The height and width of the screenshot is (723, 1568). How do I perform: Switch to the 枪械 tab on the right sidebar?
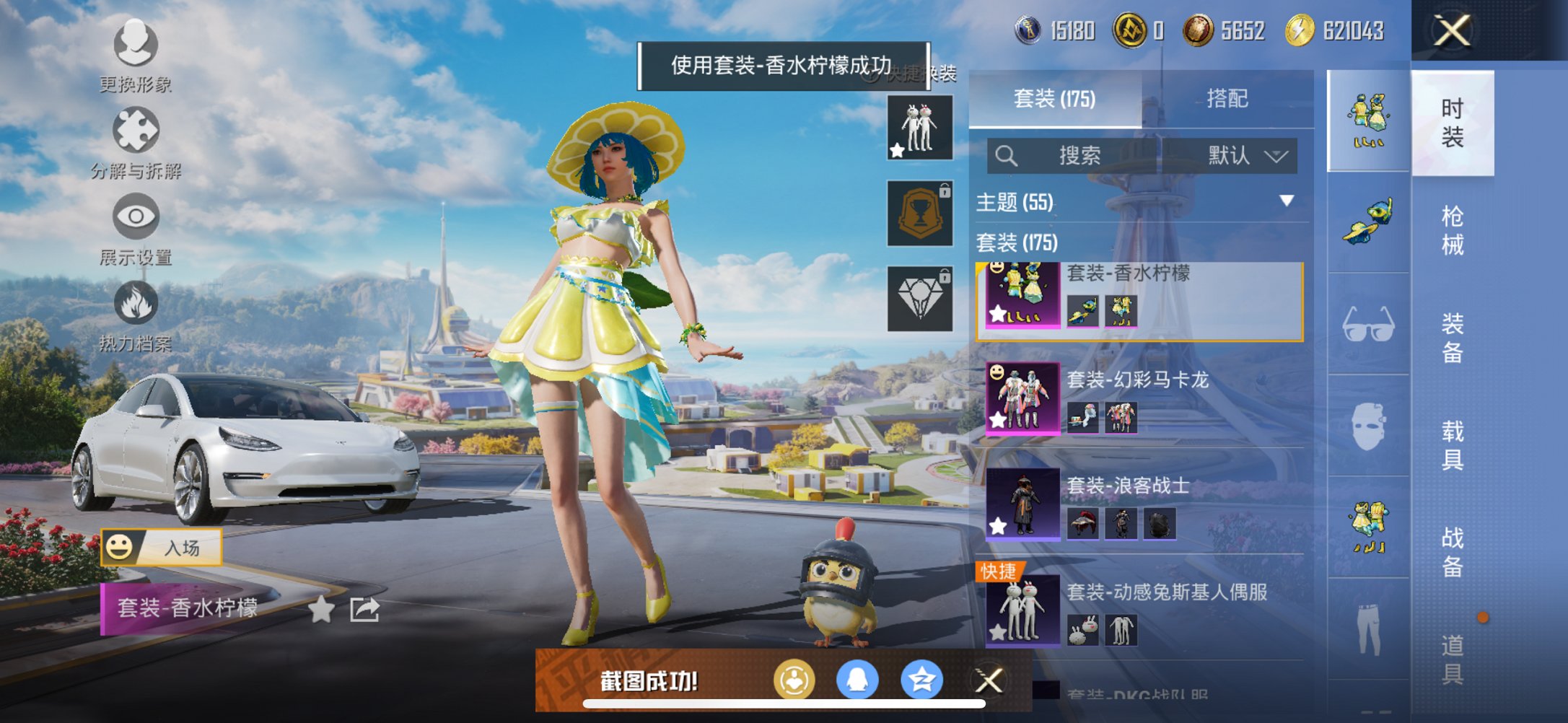pyautogui.click(x=1453, y=227)
